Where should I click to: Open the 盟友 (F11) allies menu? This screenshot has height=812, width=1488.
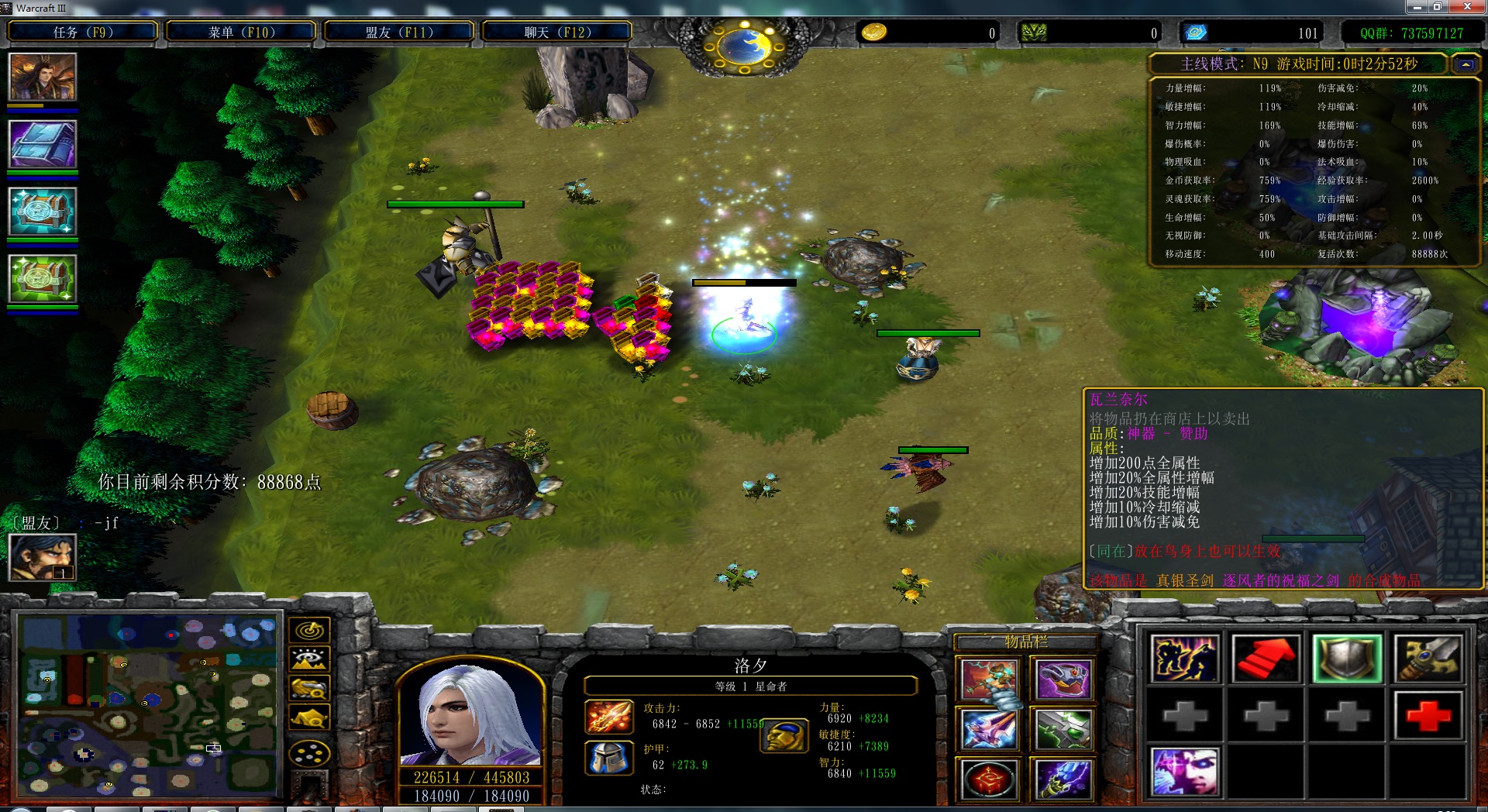click(x=399, y=32)
